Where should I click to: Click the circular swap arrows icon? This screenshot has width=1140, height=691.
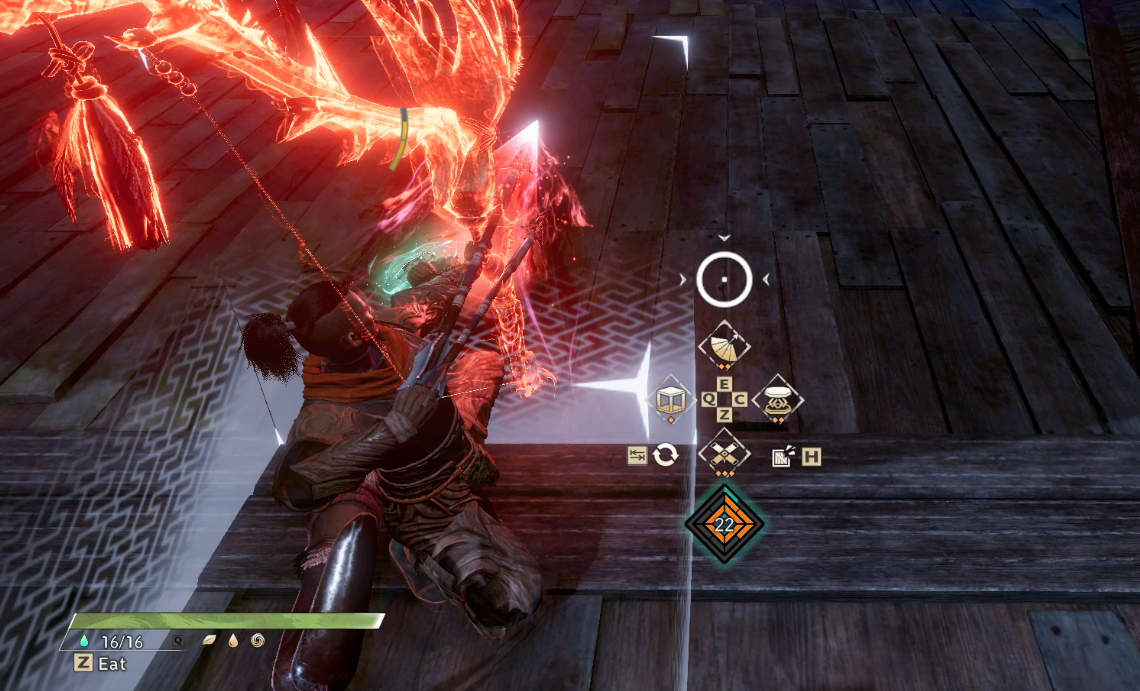[x=665, y=456]
